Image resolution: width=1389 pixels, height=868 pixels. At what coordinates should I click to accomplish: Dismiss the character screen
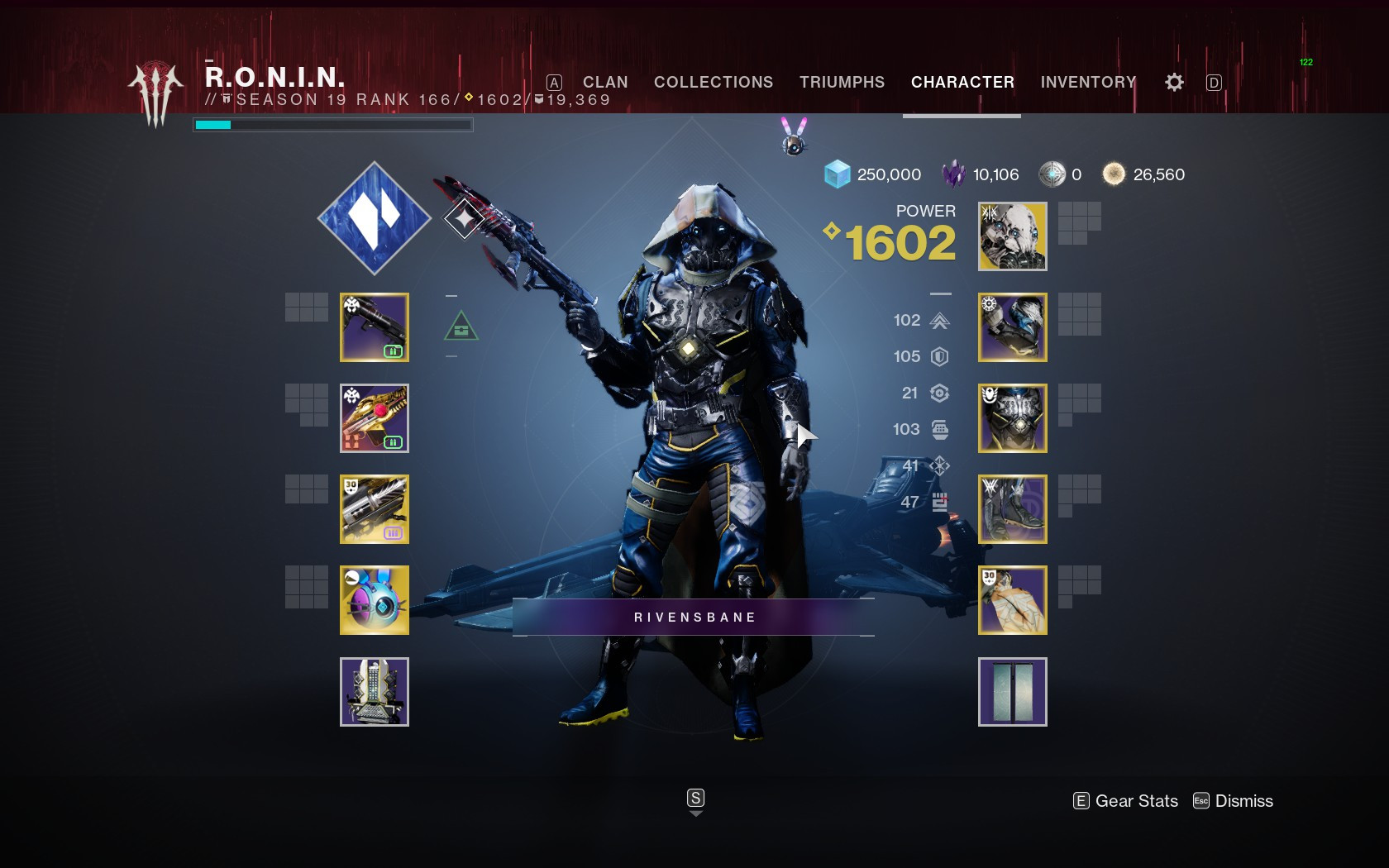pyautogui.click(x=1234, y=801)
